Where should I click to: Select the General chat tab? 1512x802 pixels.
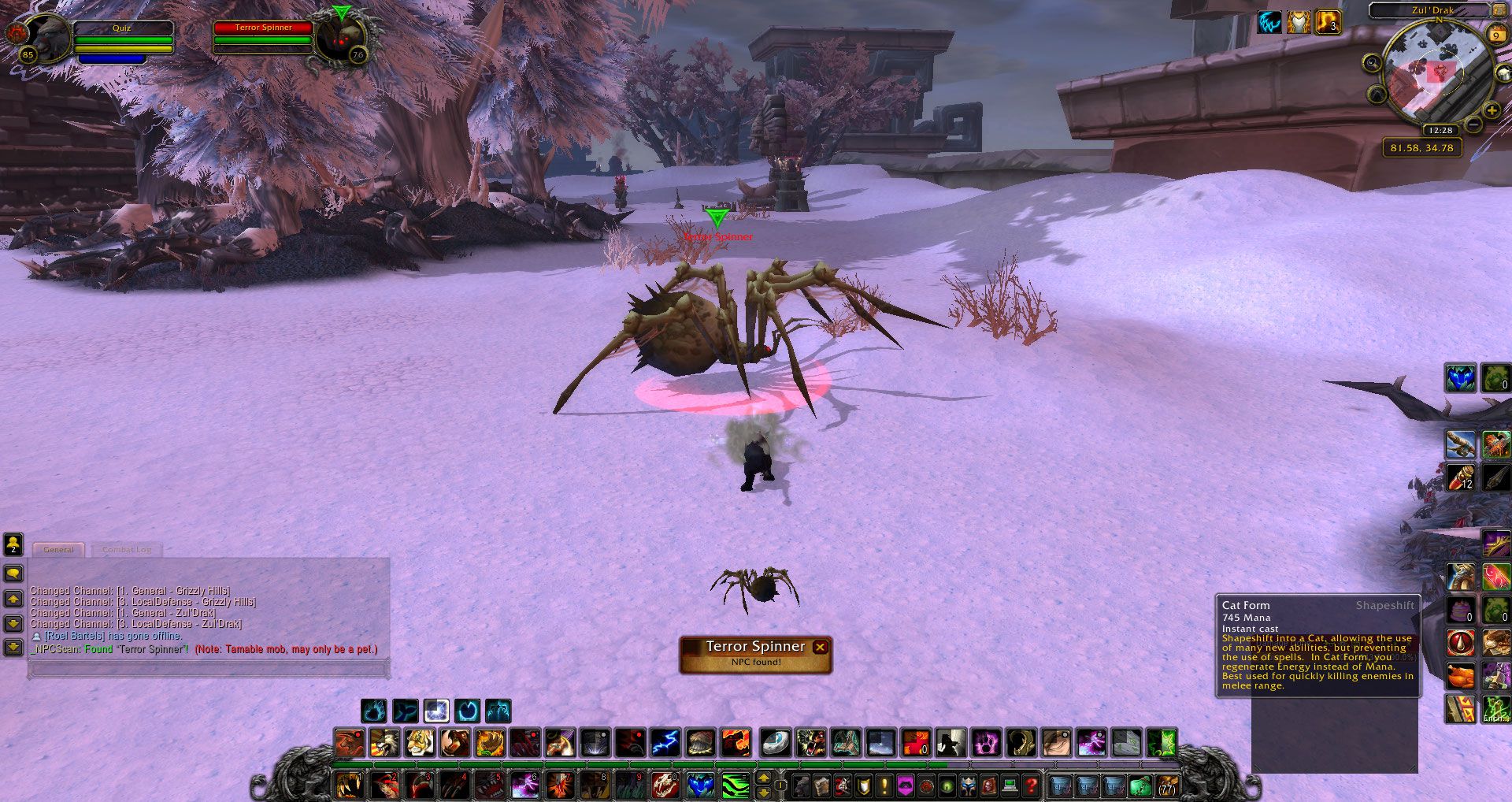[58, 550]
